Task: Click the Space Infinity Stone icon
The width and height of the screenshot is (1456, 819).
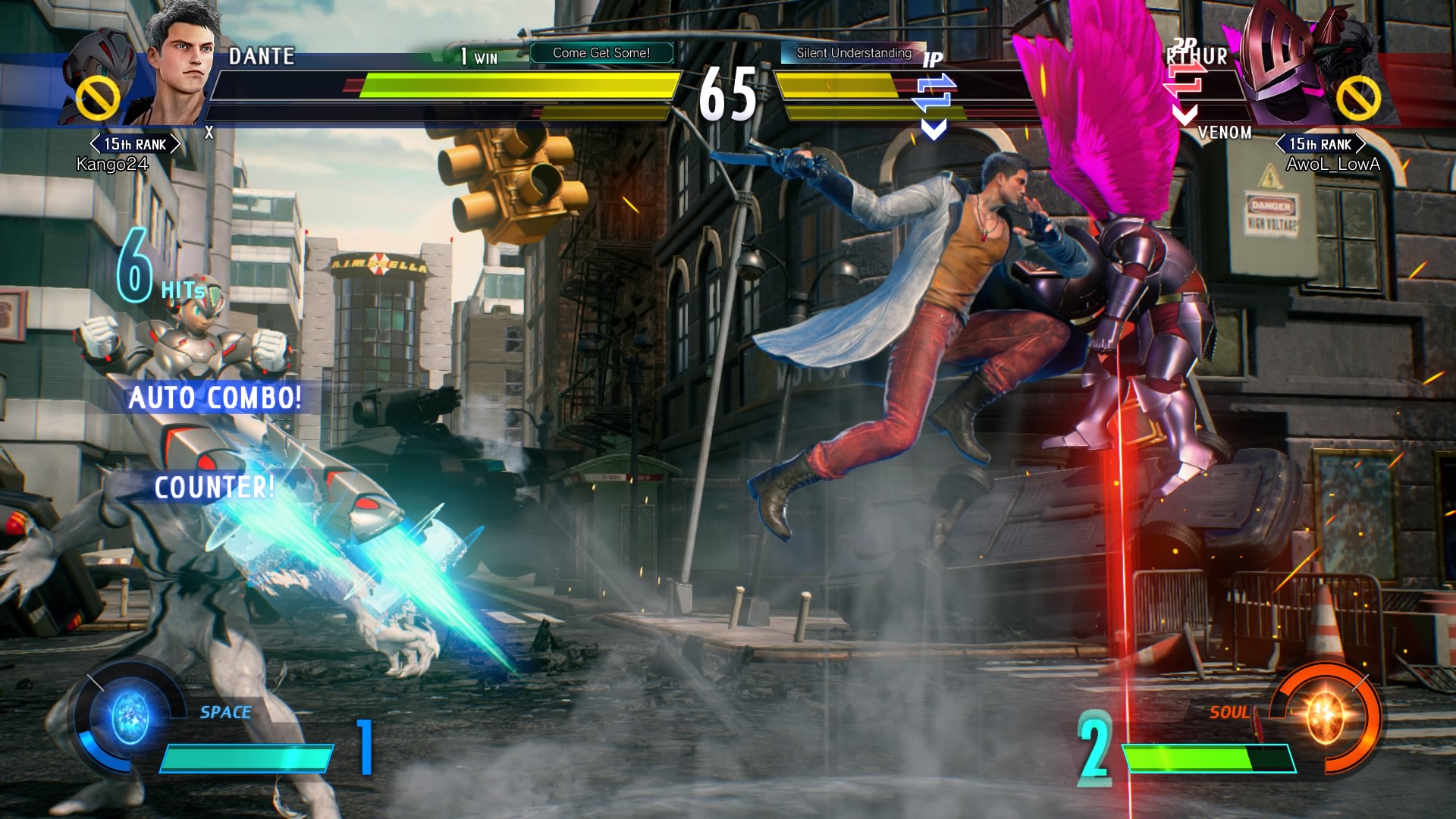Action: 130,717
